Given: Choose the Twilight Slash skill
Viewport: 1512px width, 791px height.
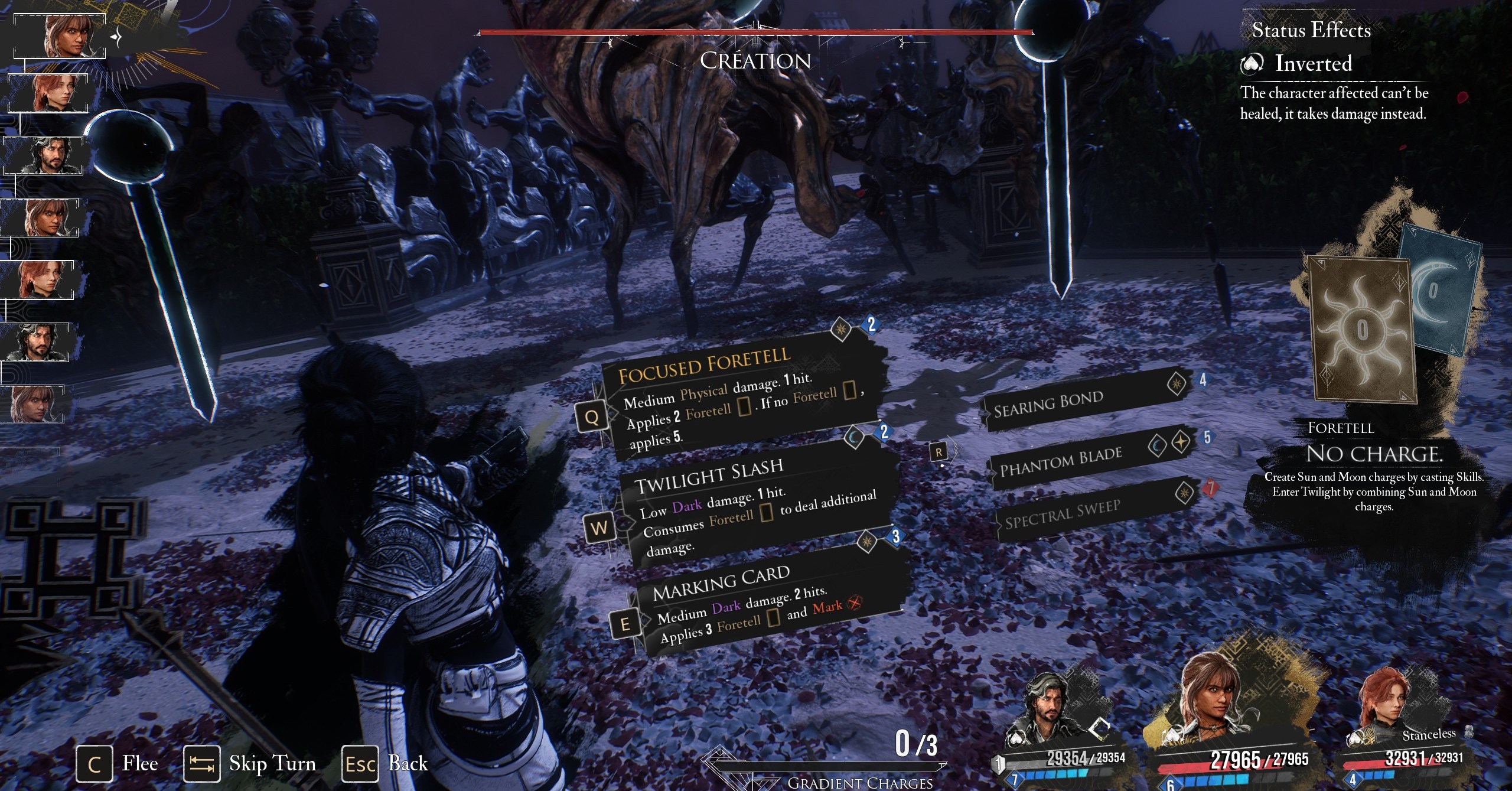Looking at the screenshot, I should tap(750, 502).
